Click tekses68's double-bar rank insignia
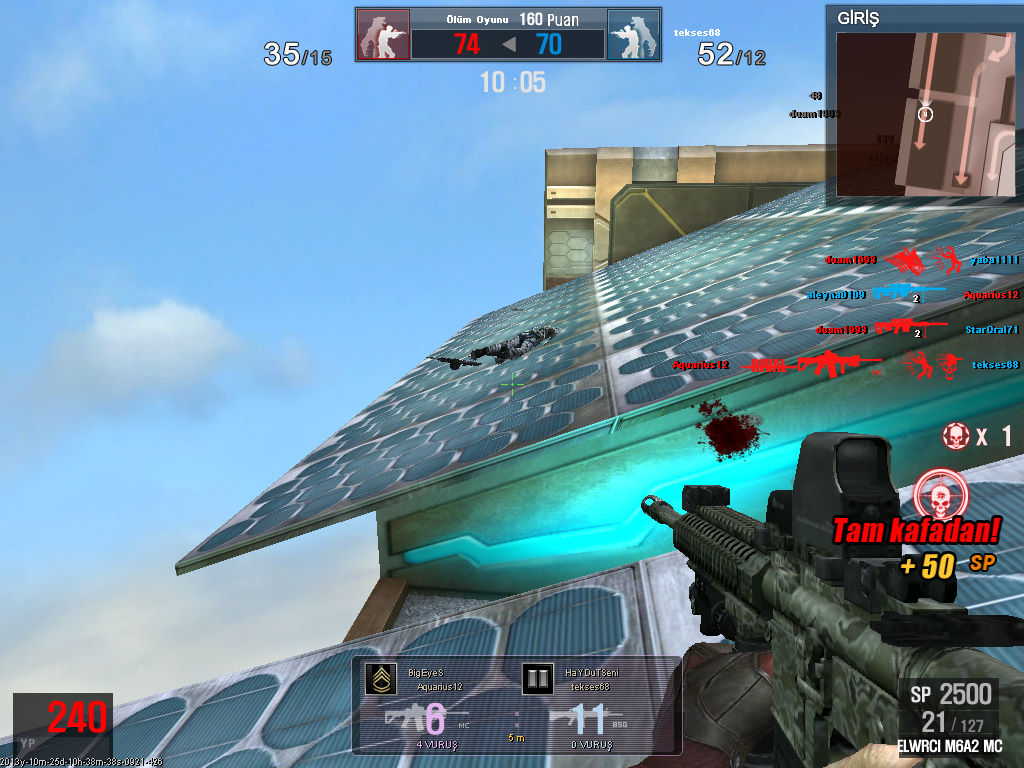 pyautogui.click(x=537, y=678)
